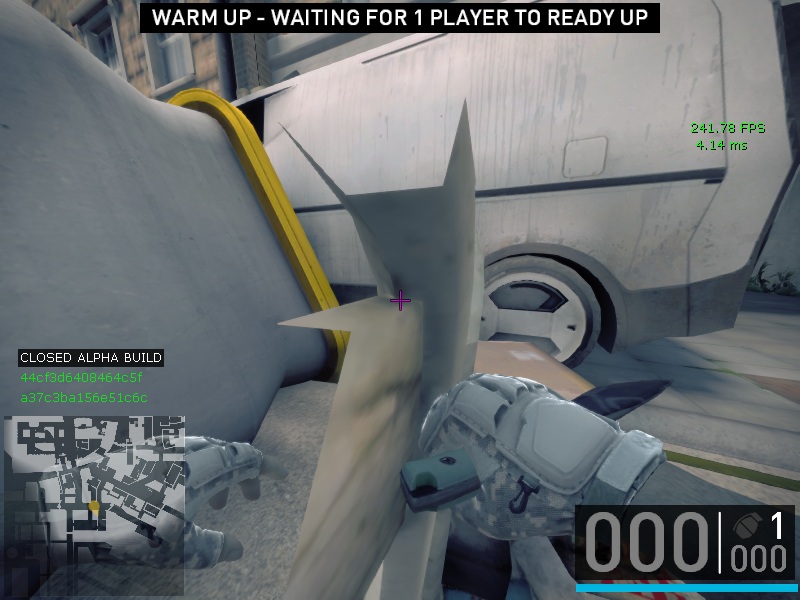Image resolution: width=800 pixels, height=600 pixels.
Task: Click the minimap in the bottom-left corner
Action: tap(95, 490)
